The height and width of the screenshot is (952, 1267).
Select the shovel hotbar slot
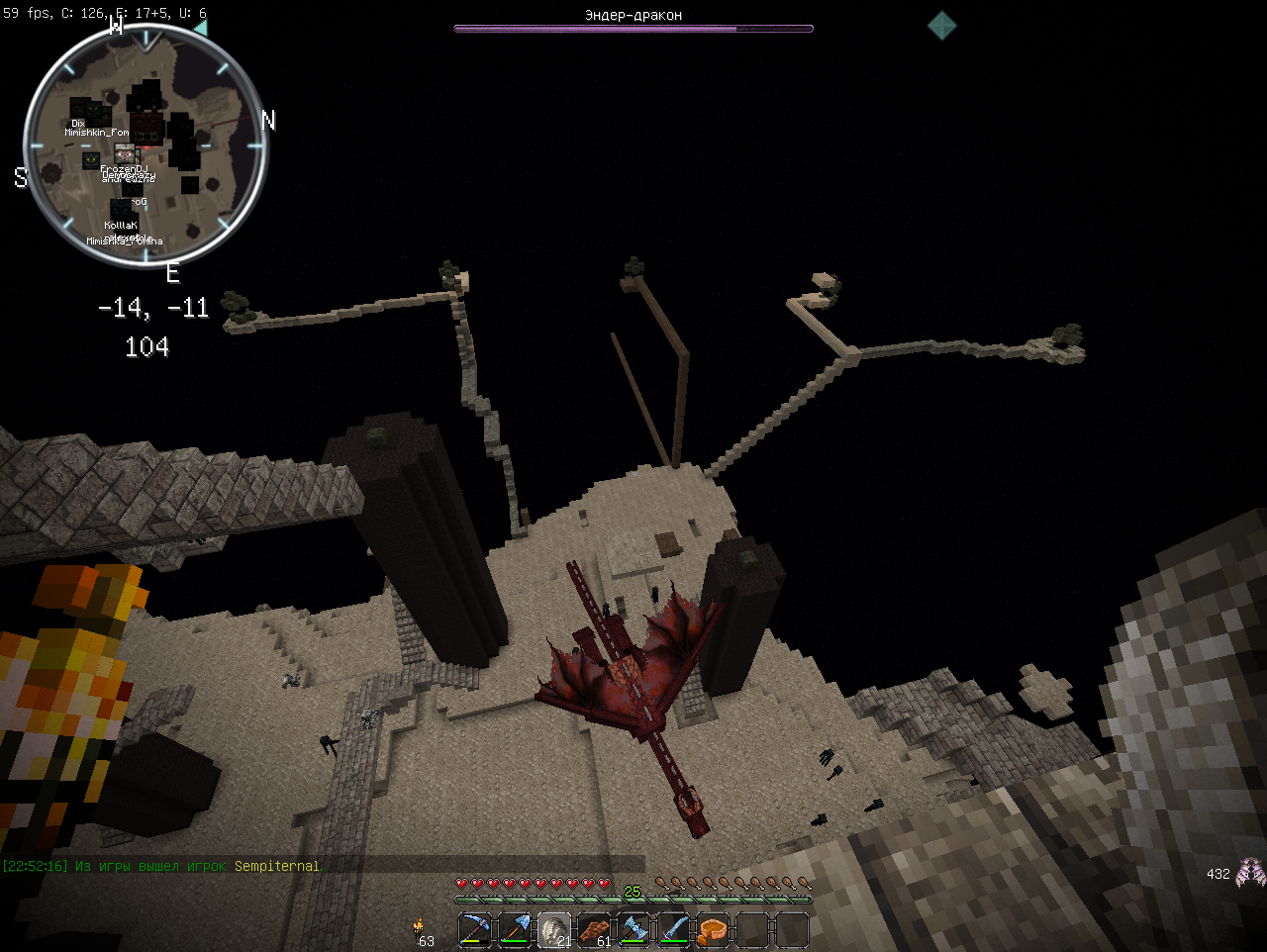(515, 930)
